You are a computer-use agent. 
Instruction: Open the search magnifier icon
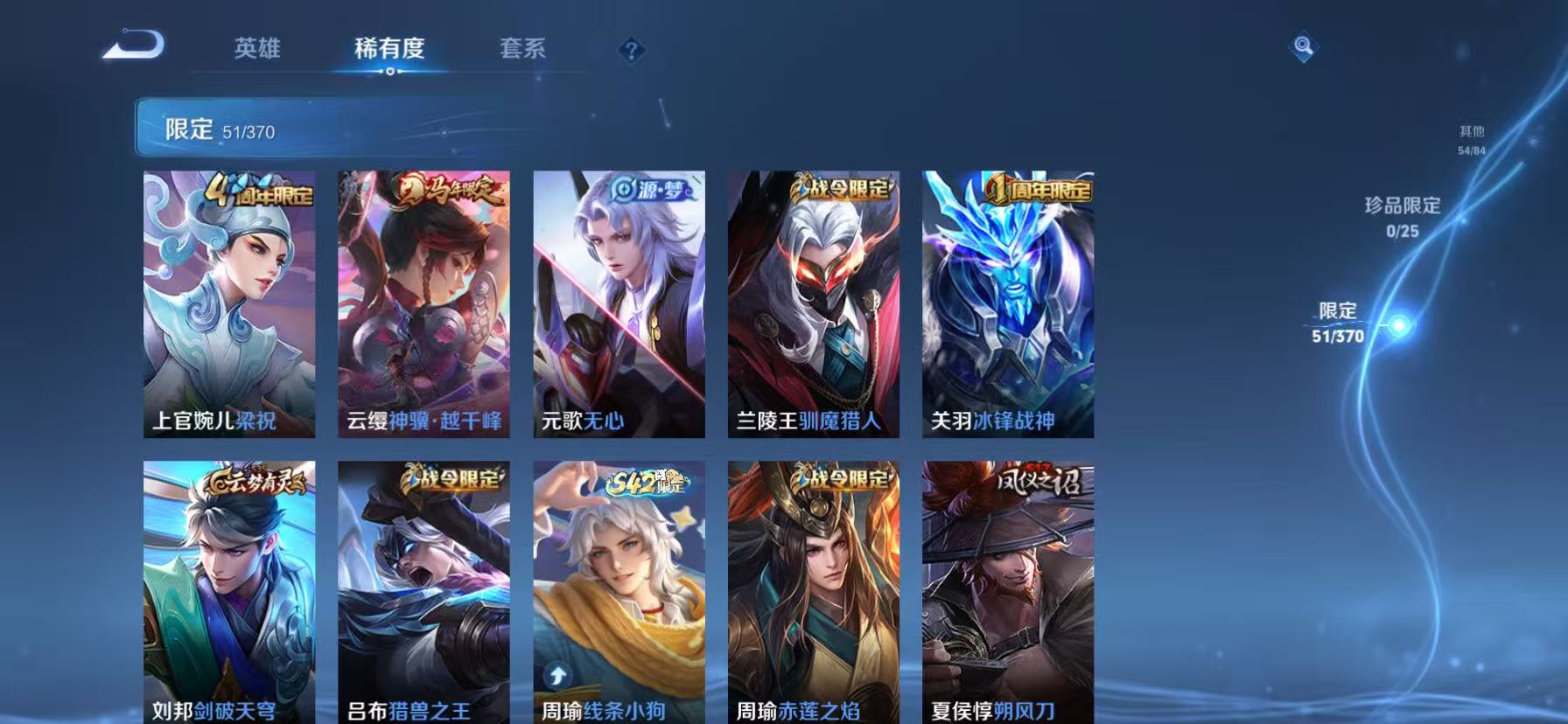pos(1302,48)
